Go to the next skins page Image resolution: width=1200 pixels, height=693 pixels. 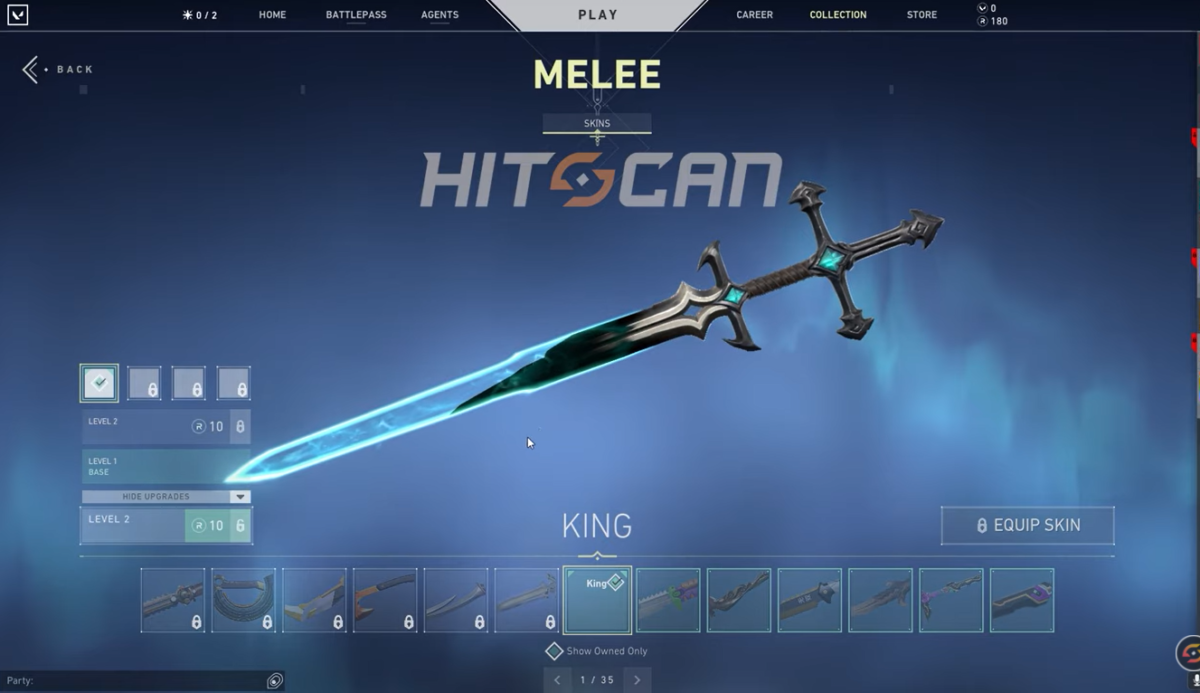click(x=637, y=680)
